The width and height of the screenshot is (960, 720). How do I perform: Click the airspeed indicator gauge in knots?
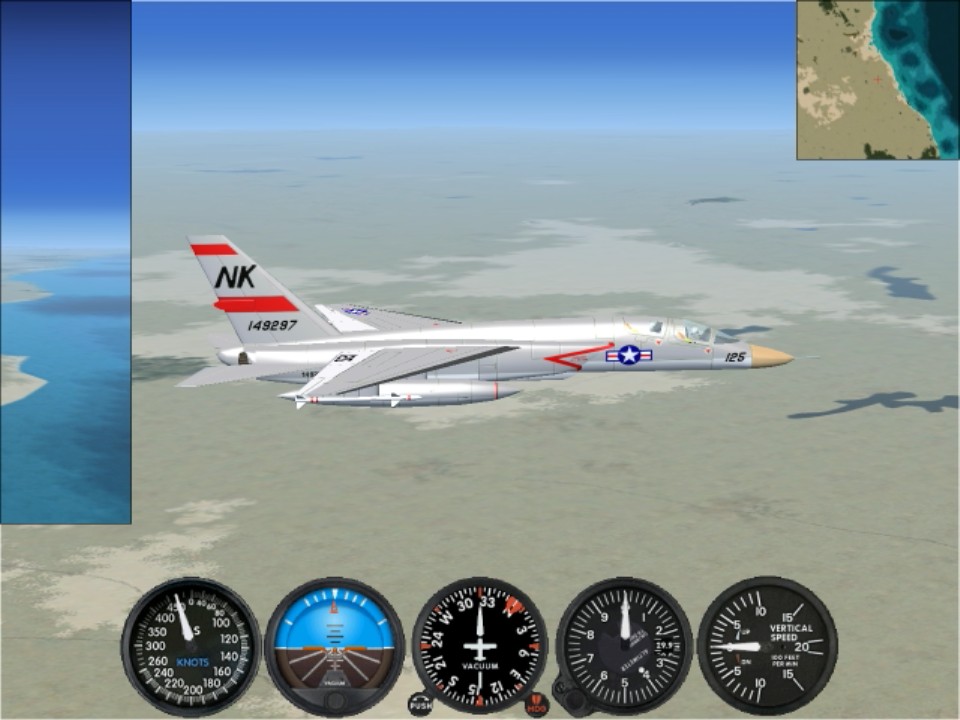tap(191, 646)
